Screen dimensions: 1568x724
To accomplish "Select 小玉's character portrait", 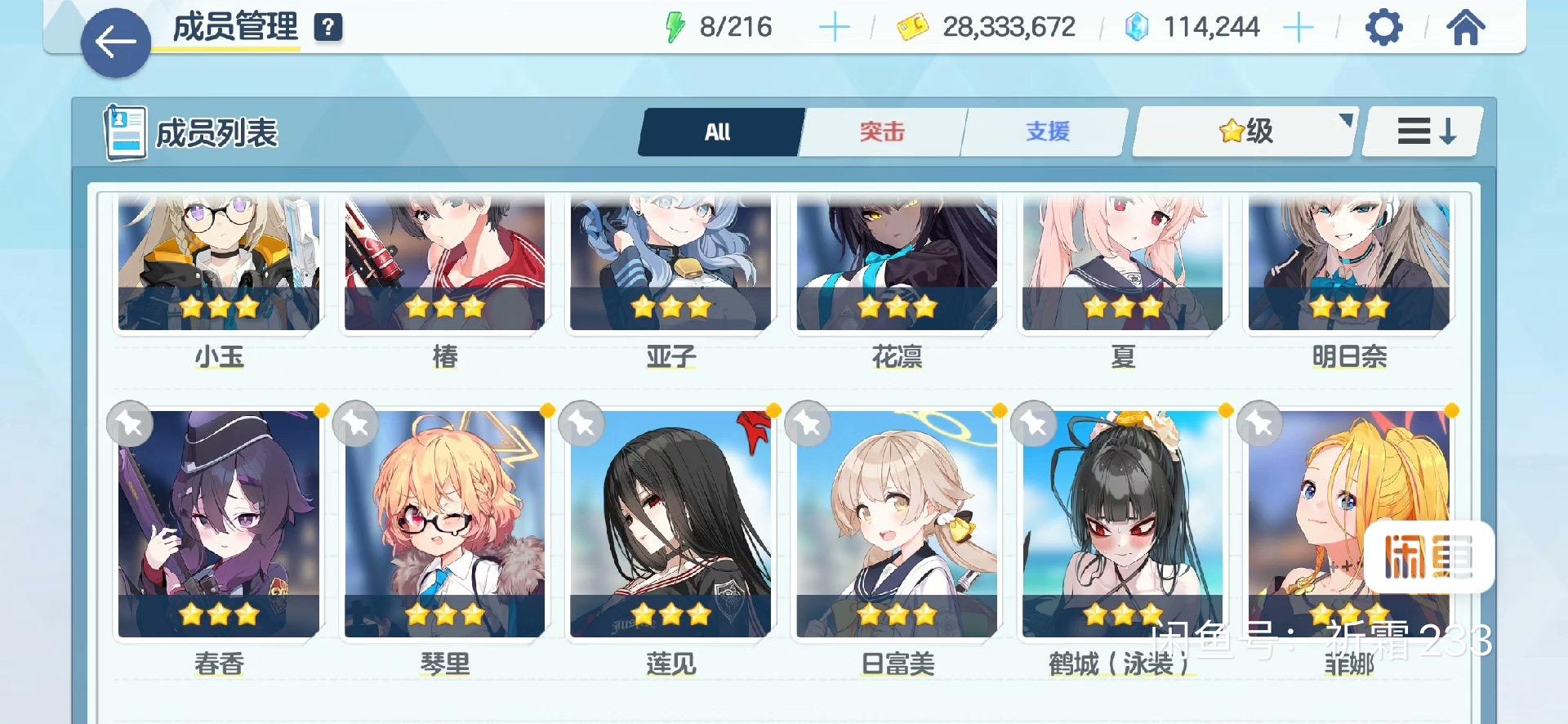I will click(x=219, y=263).
